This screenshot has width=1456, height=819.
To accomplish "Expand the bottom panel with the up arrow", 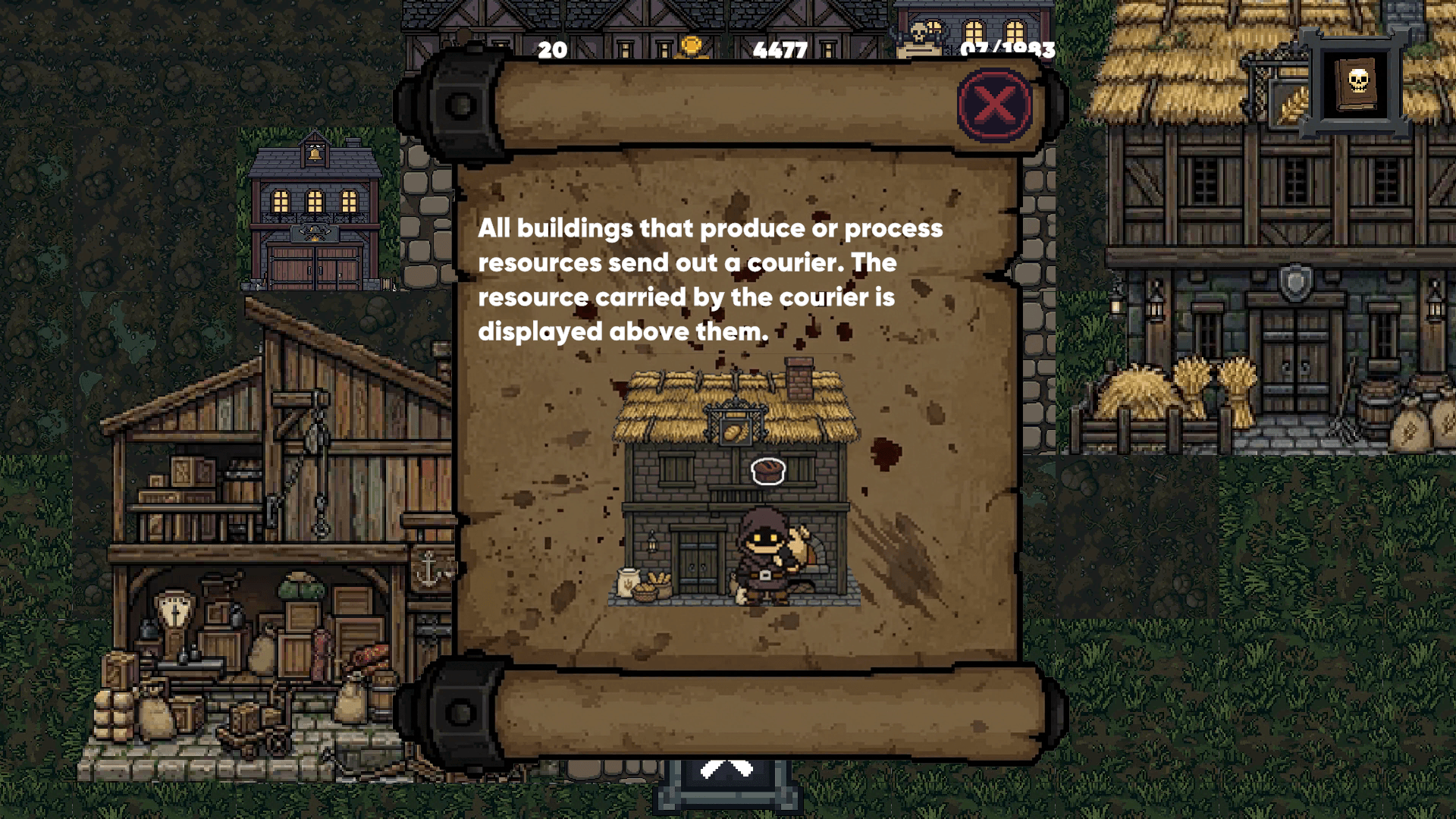I will pyautogui.click(x=726, y=773).
